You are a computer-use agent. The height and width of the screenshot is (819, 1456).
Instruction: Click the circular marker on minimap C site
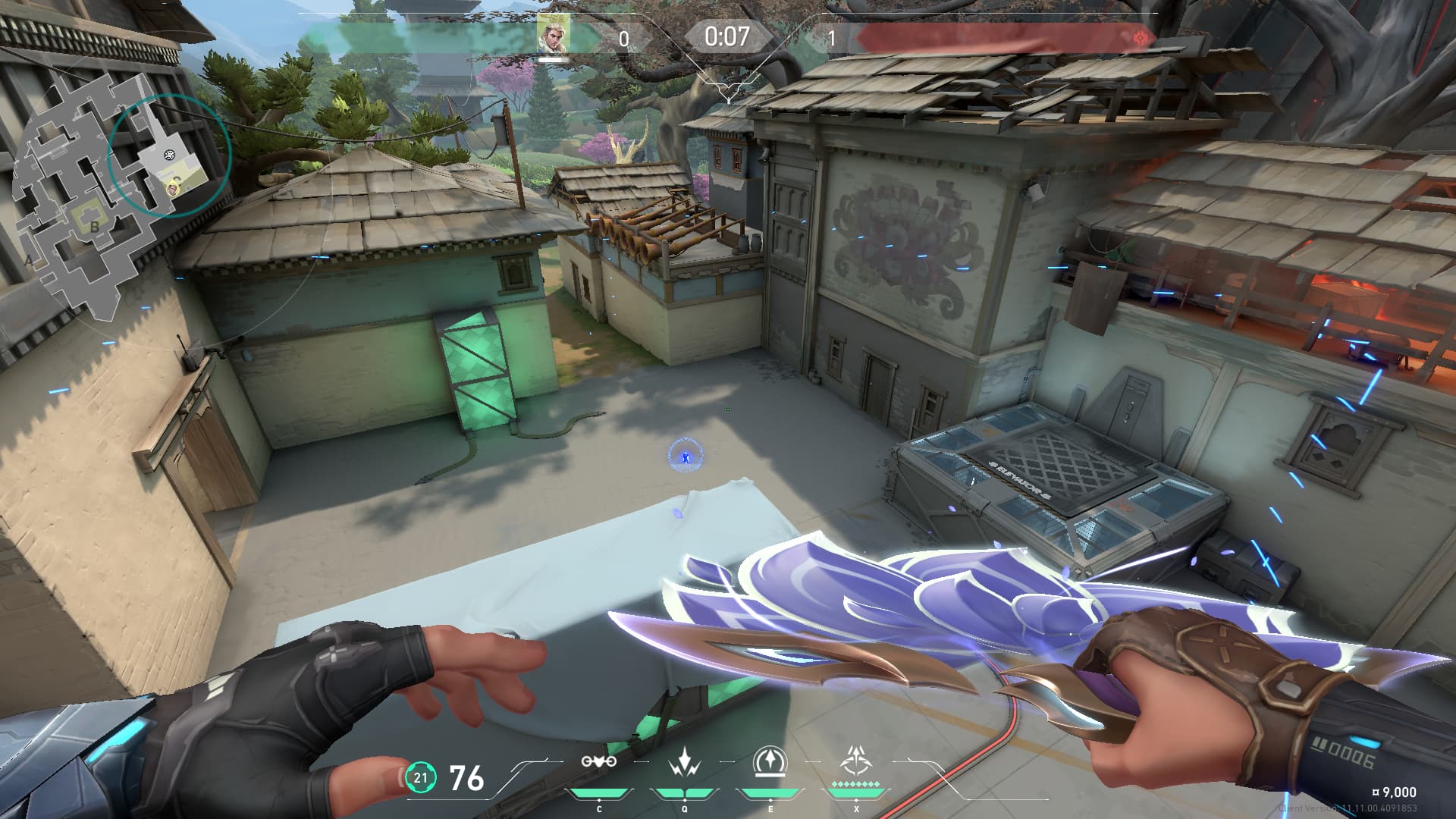tap(170, 155)
